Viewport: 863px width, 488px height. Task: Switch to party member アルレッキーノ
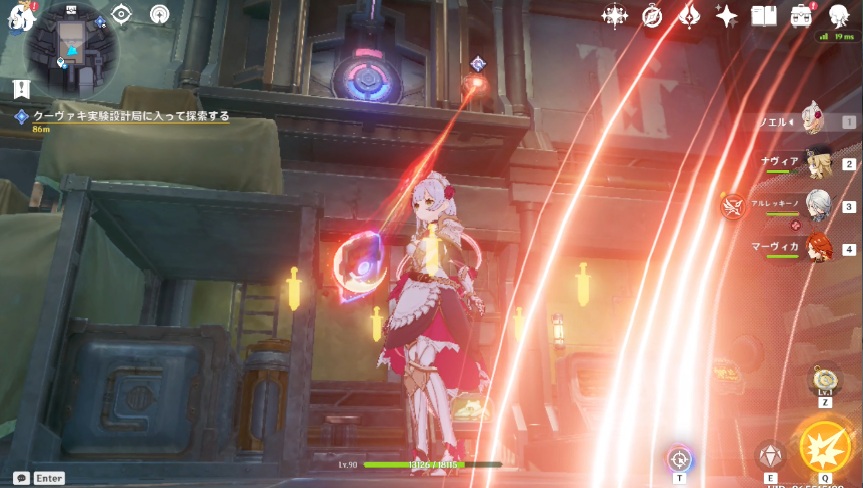[816, 206]
